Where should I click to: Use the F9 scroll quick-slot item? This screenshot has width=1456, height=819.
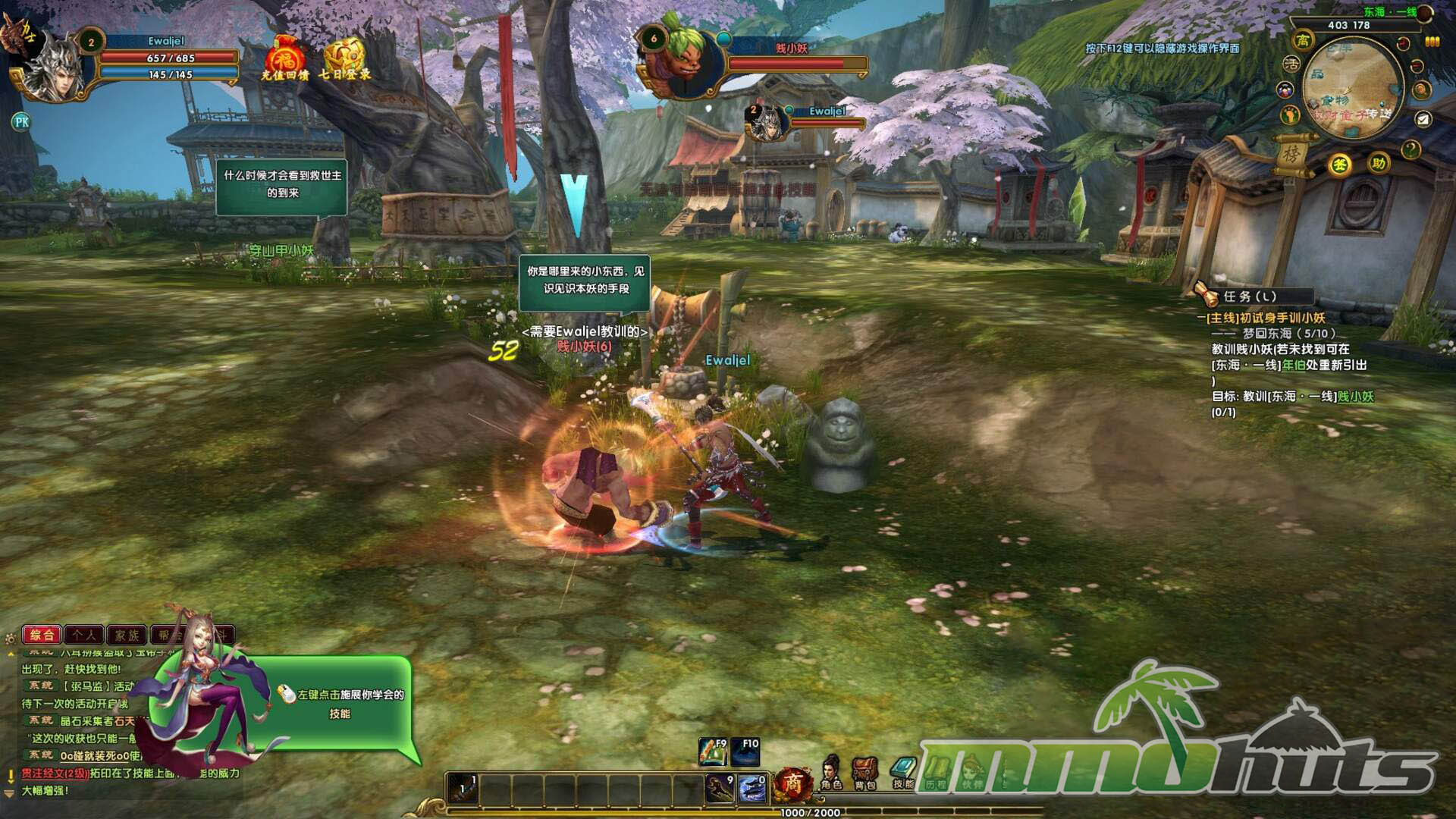[x=712, y=752]
